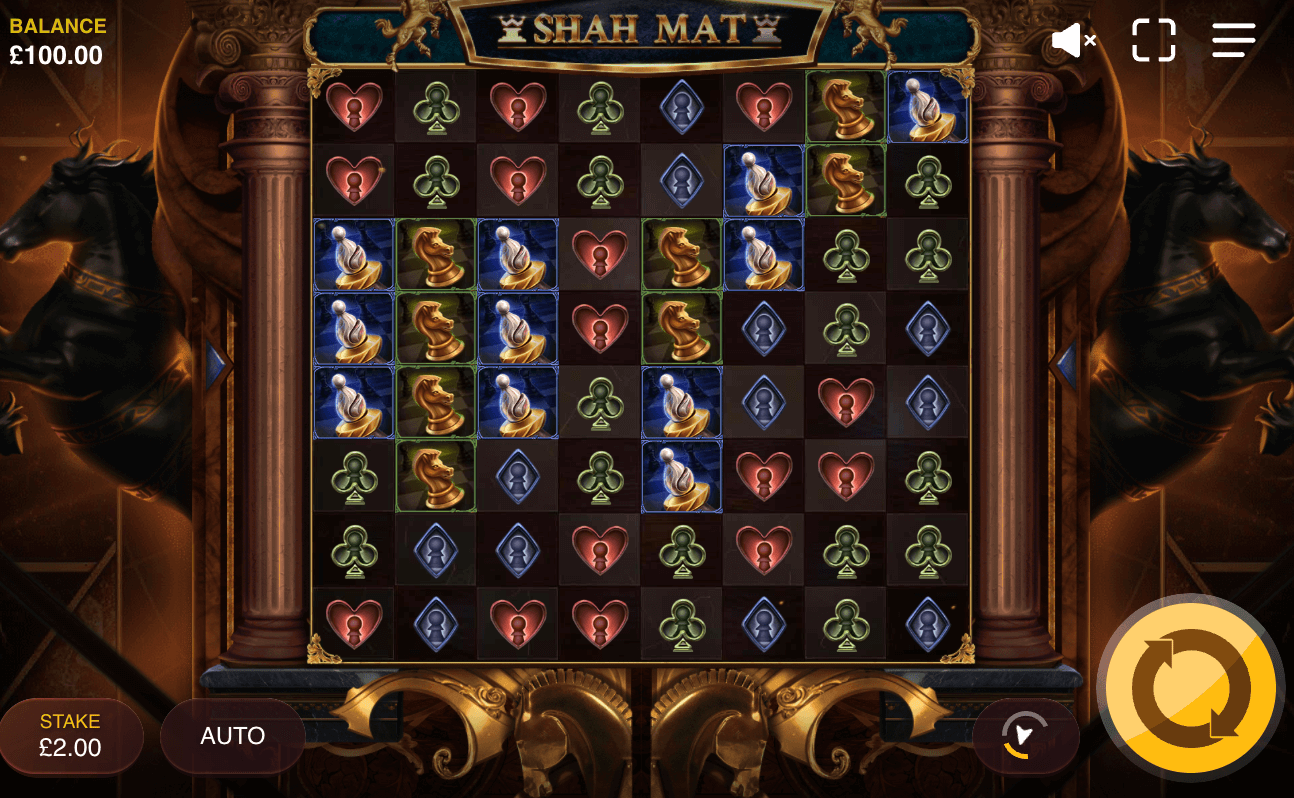Activate the turbo spin speed button
Image resolution: width=1294 pixels, height=798 pixels.
[1025, 736]
